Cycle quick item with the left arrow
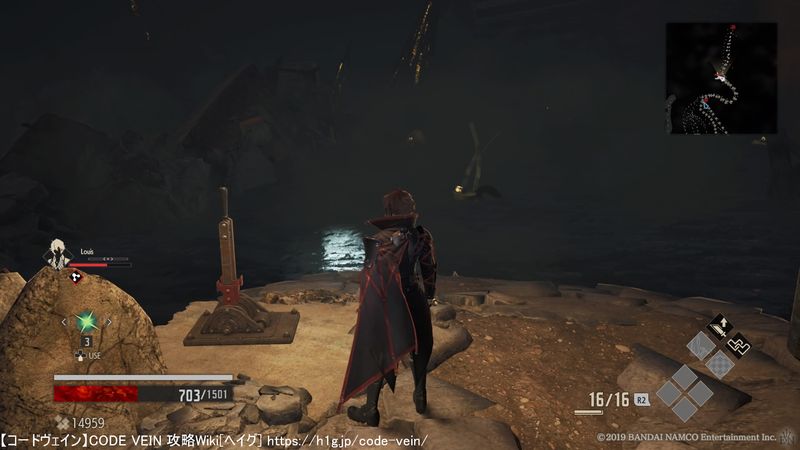Viewport: 800px width, 450px height. tap(65, 322)
